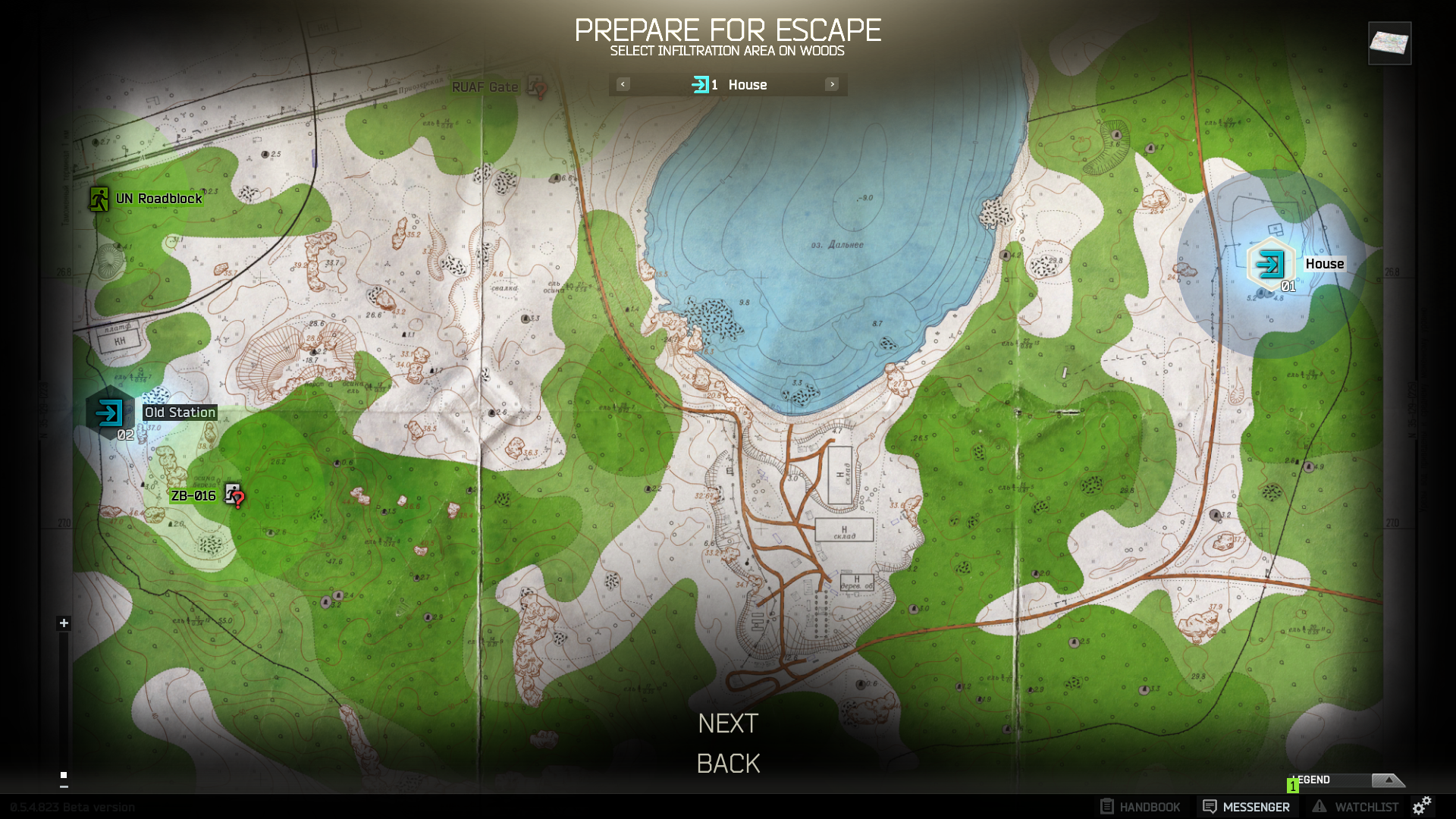
Task: Click the left arrow to change infiltration area
Action: click(x=622, y=84)
